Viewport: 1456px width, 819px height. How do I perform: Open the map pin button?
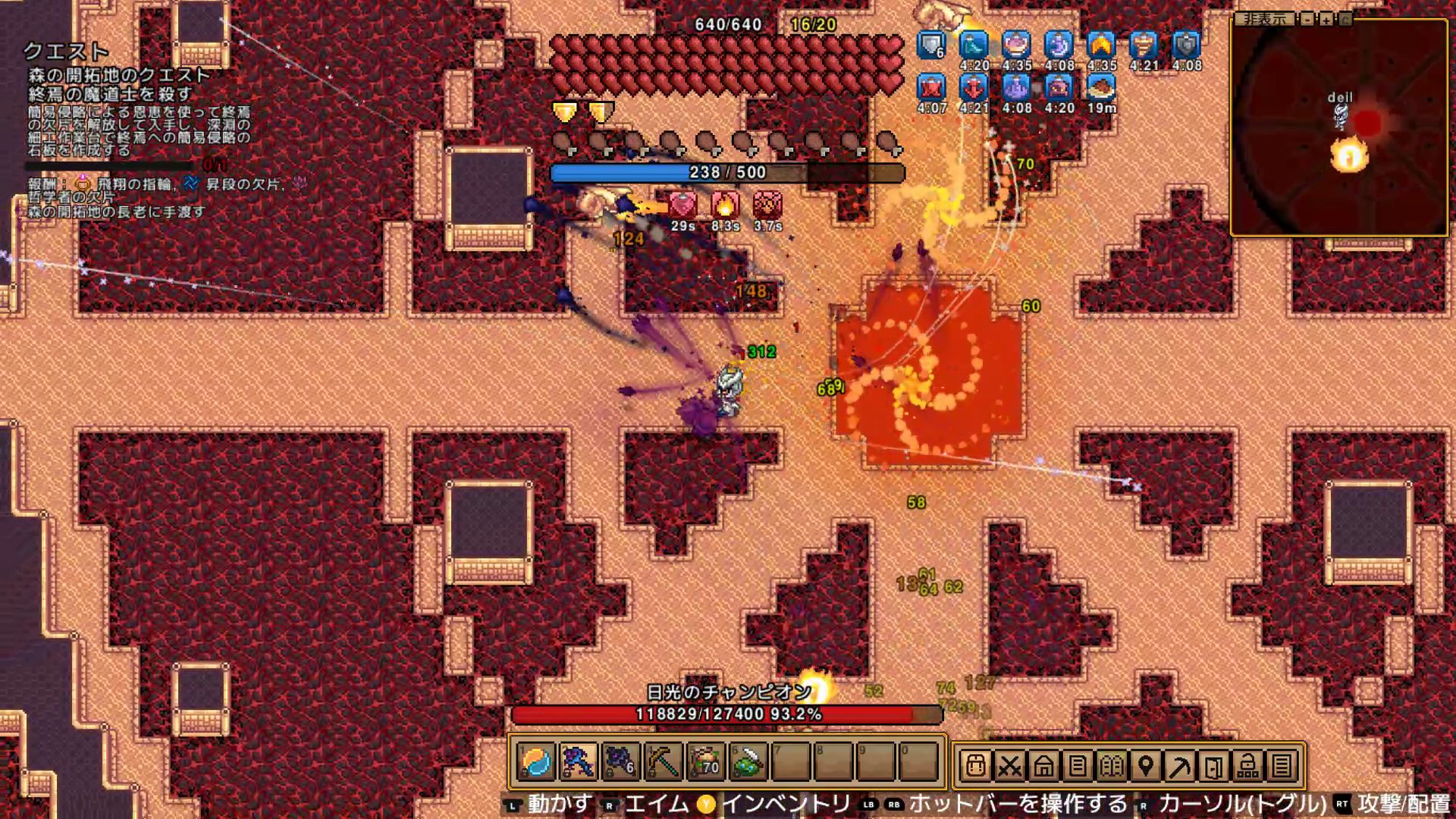(1146, 766)
